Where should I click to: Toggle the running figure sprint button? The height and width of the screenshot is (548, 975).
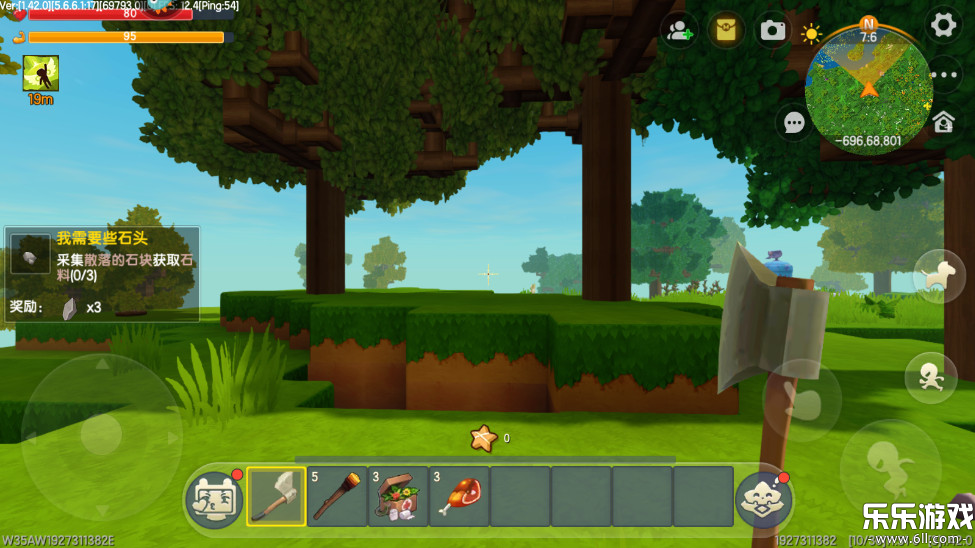[930, 377]
